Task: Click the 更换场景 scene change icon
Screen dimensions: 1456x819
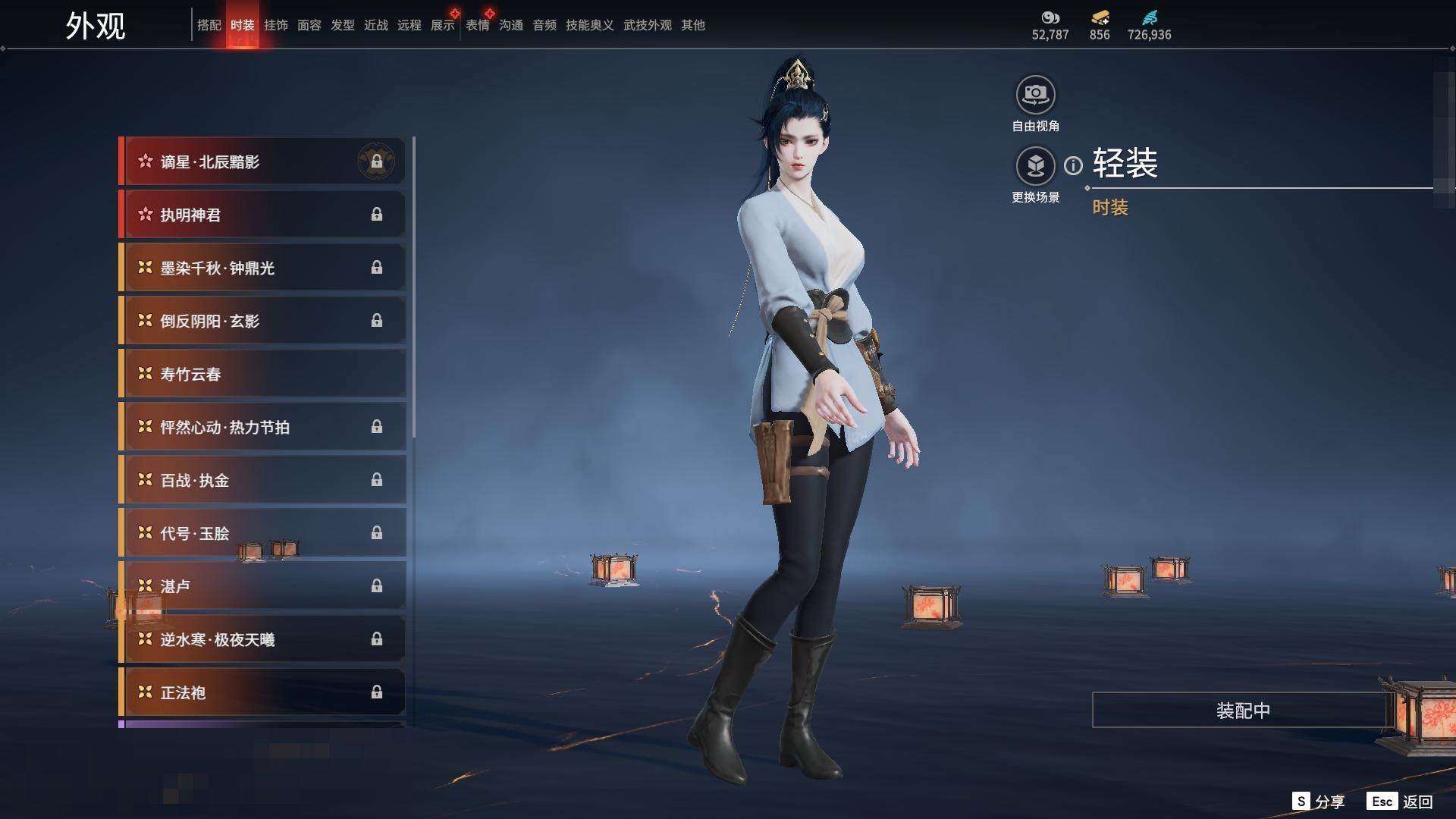Action: coord(1035,166)
